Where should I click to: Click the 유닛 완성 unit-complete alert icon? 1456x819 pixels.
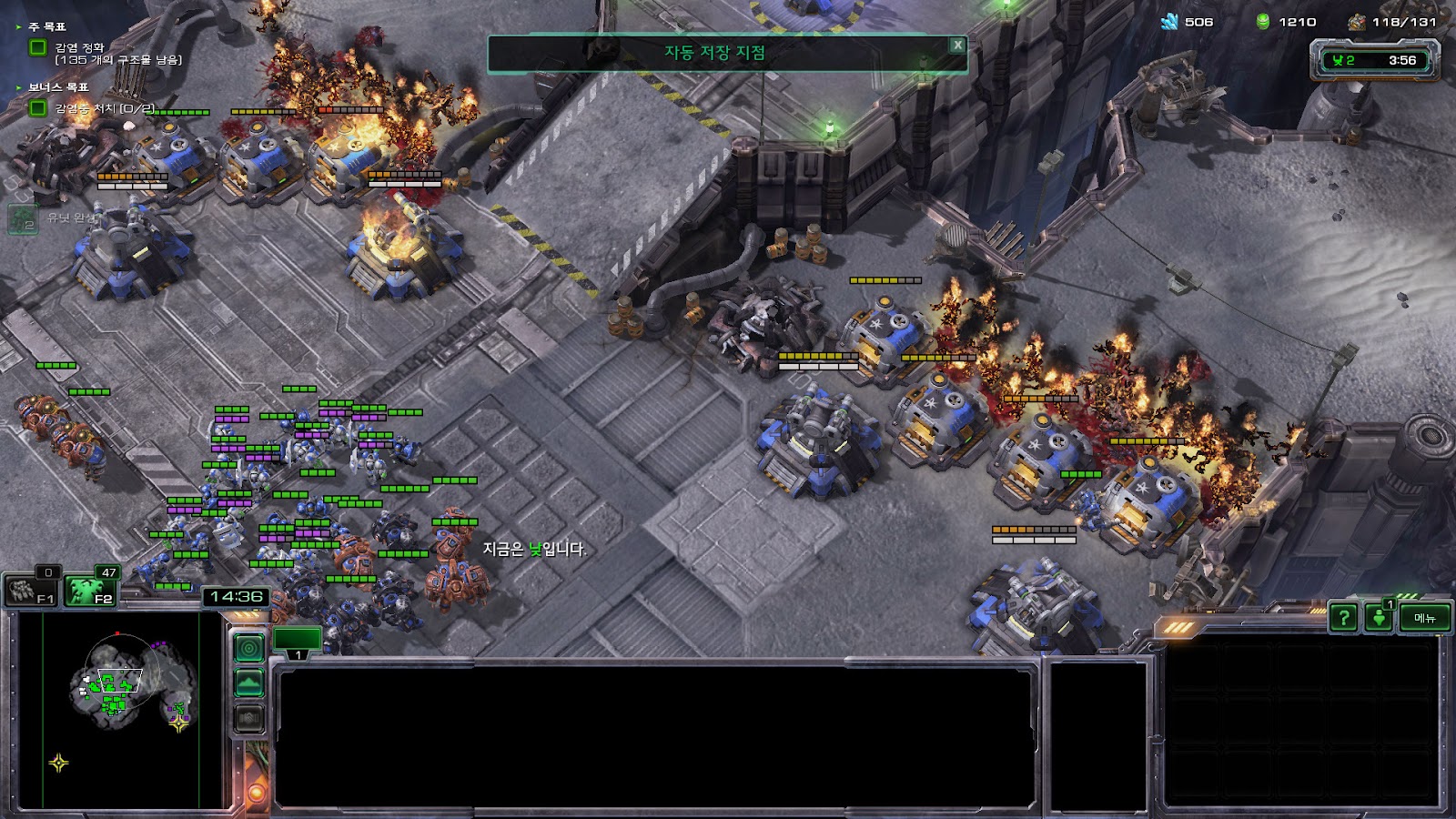(x=24, y=218)
